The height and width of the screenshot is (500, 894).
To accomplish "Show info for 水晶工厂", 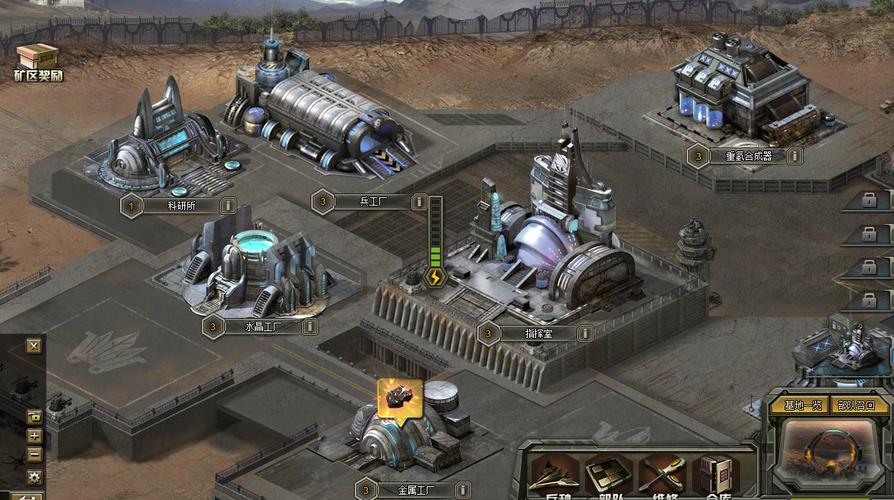I will 310,325.
